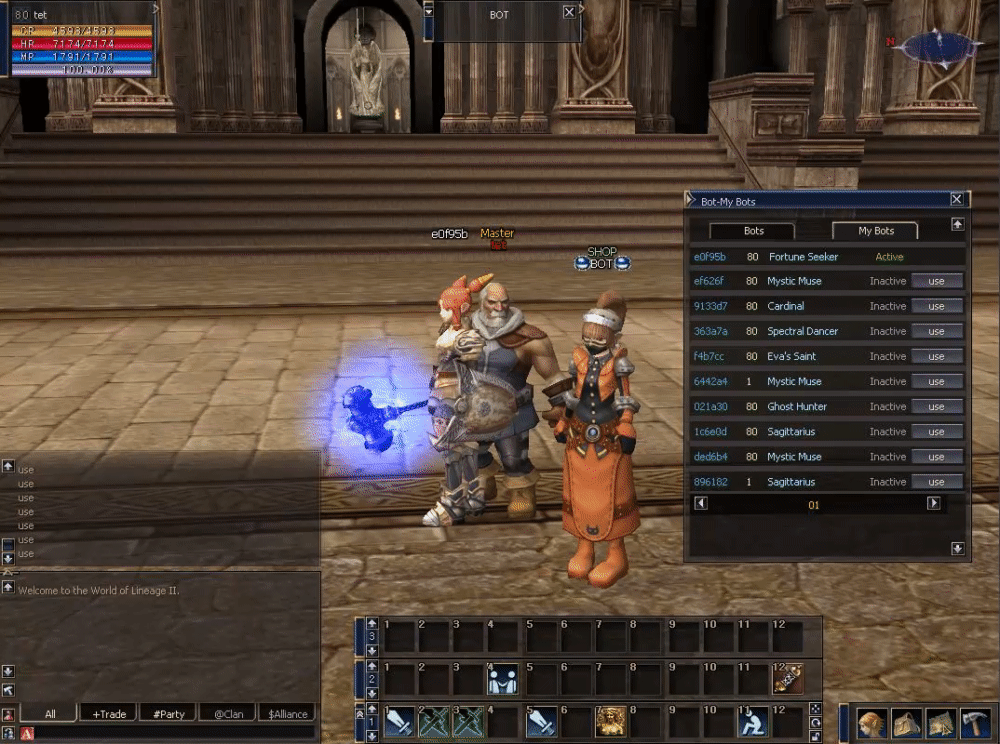Image resolution: width=1000 pixels, height=744 pixels.
Task: Show the $Alliance chat tab
Action: tap(286, 714)
